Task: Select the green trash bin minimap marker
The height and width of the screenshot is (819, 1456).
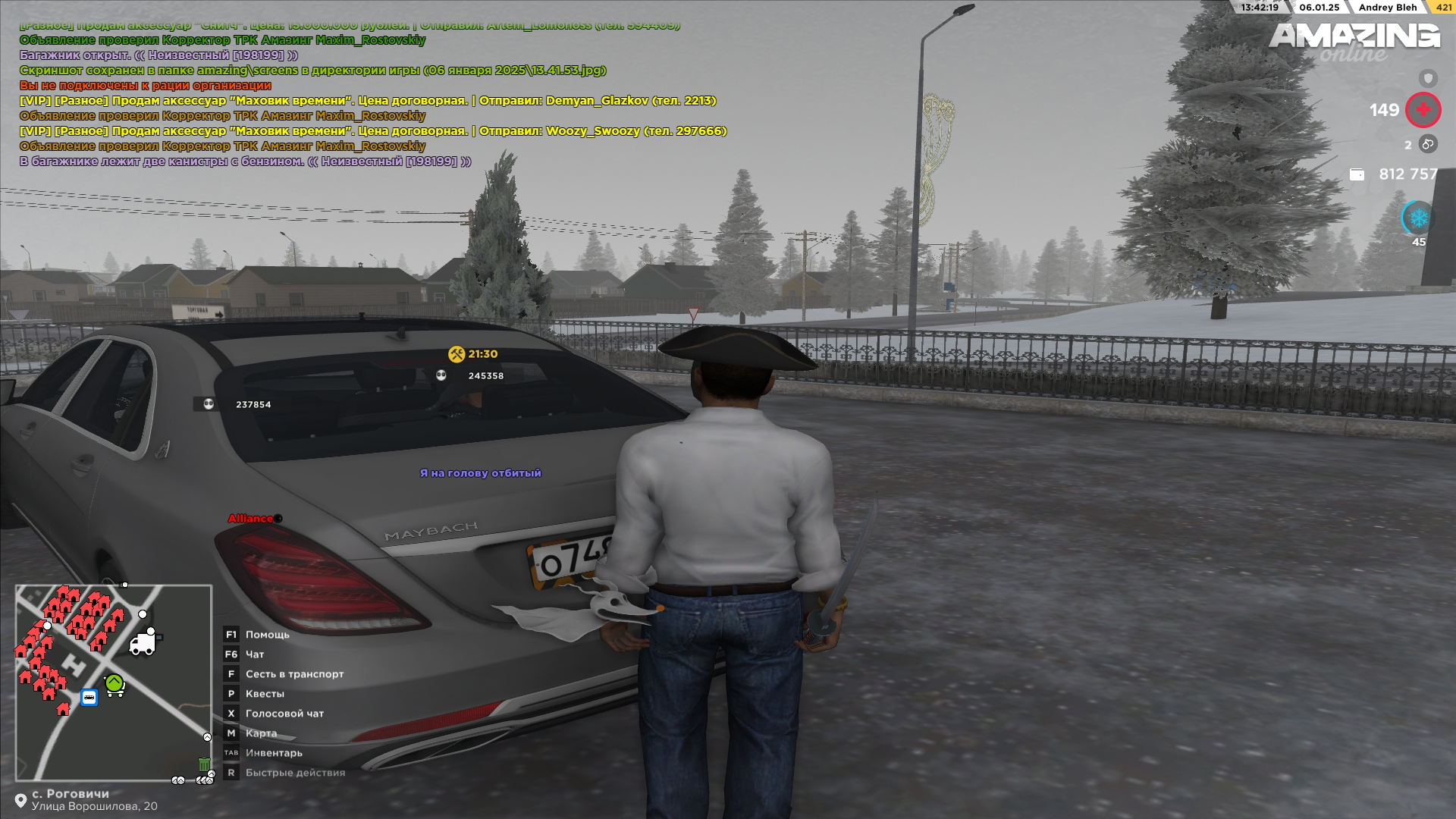Action: (204, 764)
